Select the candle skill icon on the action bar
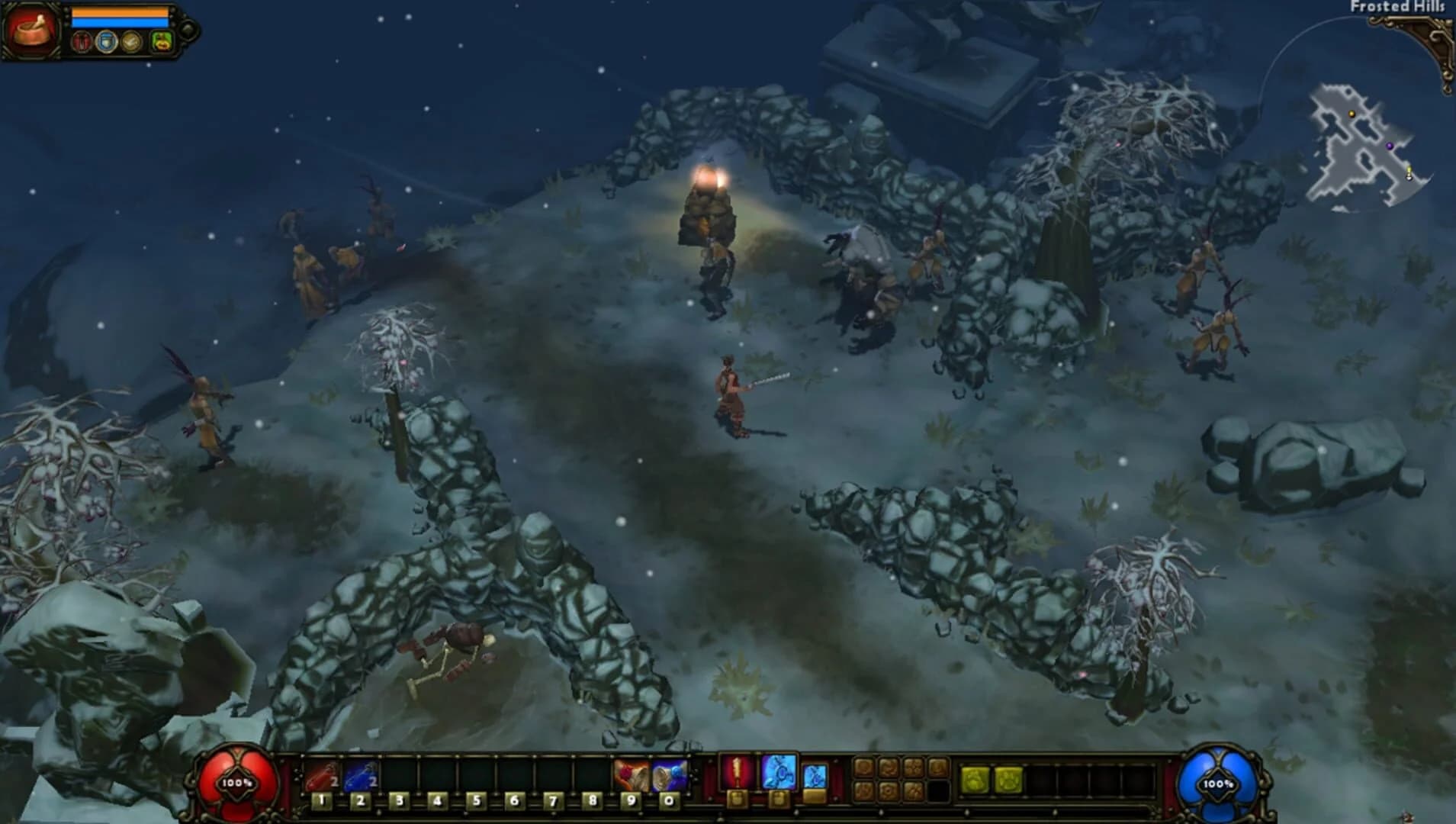1456x824 pixels. coord(736,771)
